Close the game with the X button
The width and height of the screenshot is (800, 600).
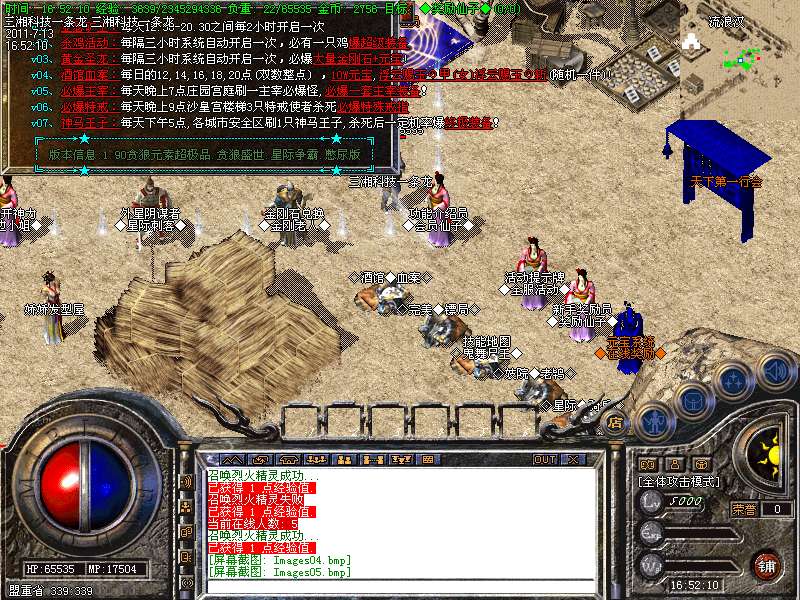tap(575, 459)
